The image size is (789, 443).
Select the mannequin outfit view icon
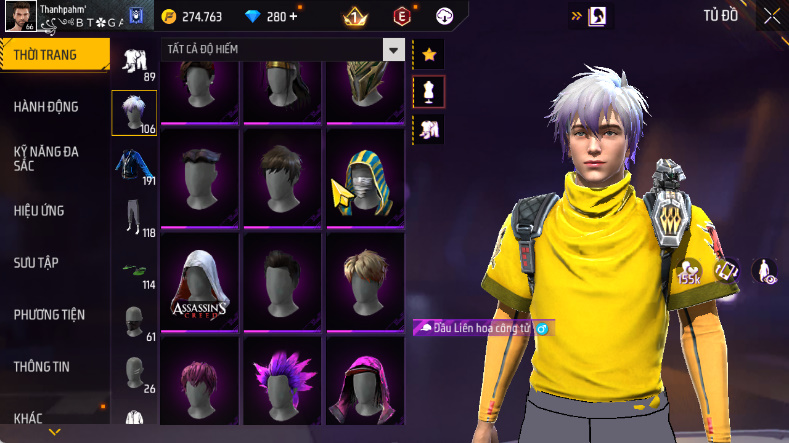429,92
